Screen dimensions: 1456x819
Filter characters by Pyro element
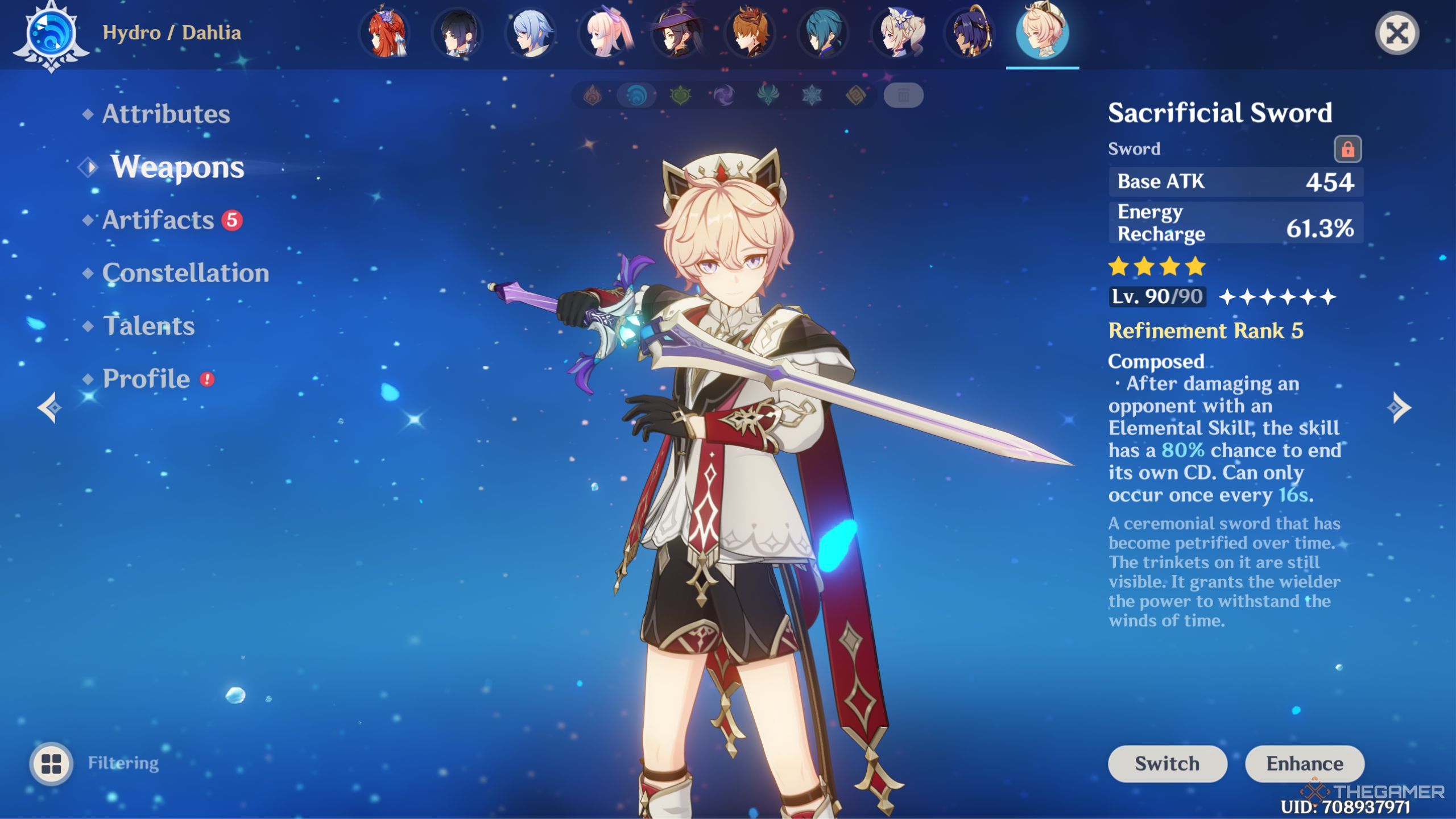(593, 96)
